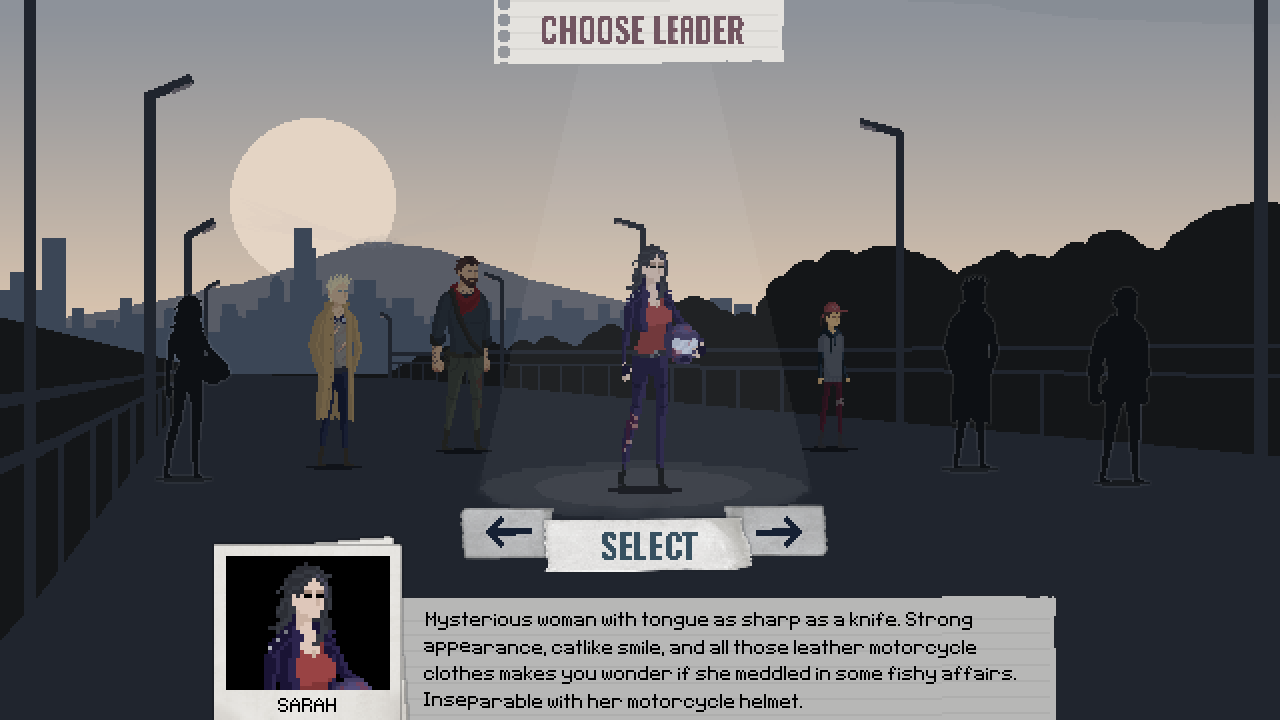Image resolution: width=1280 pixels, height=720 pixels.
Task: Show the next leader with the right arrow
Action: (x=778, y=531)
